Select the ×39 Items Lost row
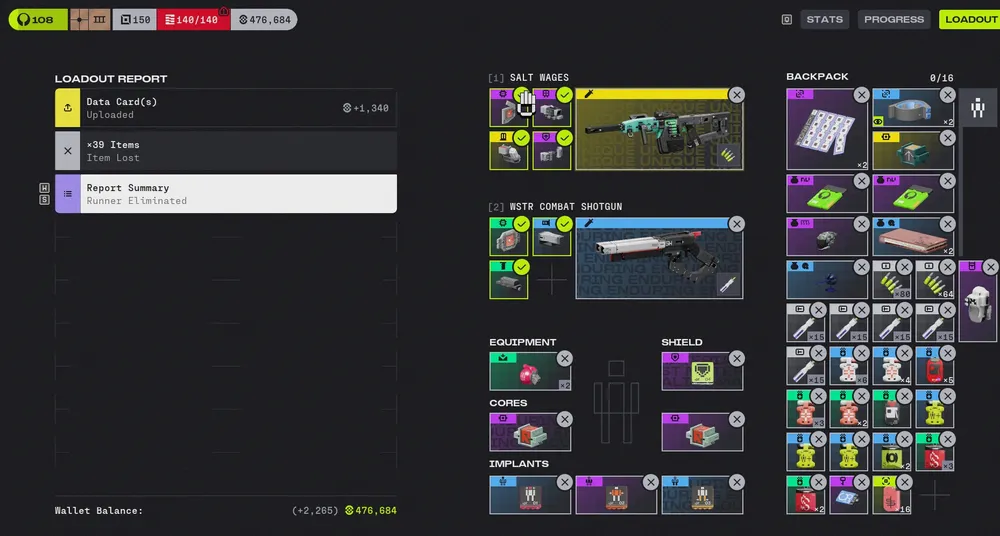The height and width of the screenshot is (536, 1000). (226, 151)
